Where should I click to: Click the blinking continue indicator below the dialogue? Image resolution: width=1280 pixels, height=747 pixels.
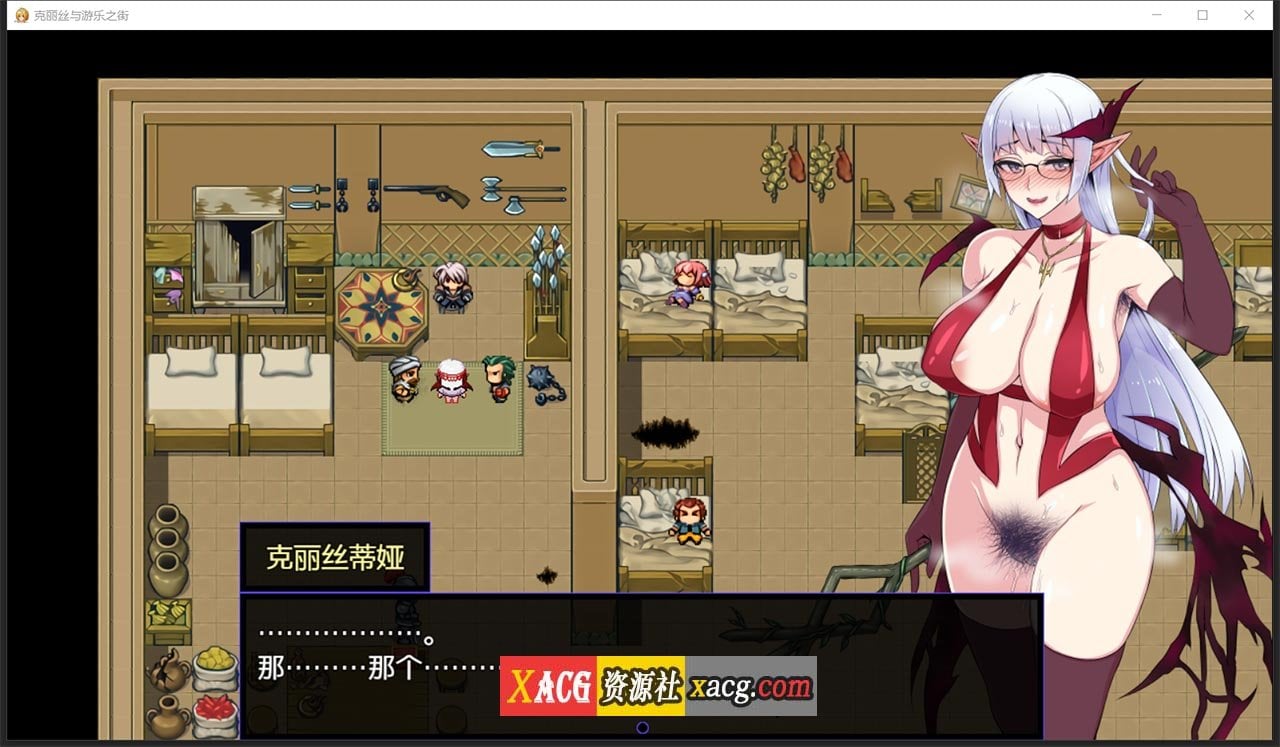click(x=641, y=728)
